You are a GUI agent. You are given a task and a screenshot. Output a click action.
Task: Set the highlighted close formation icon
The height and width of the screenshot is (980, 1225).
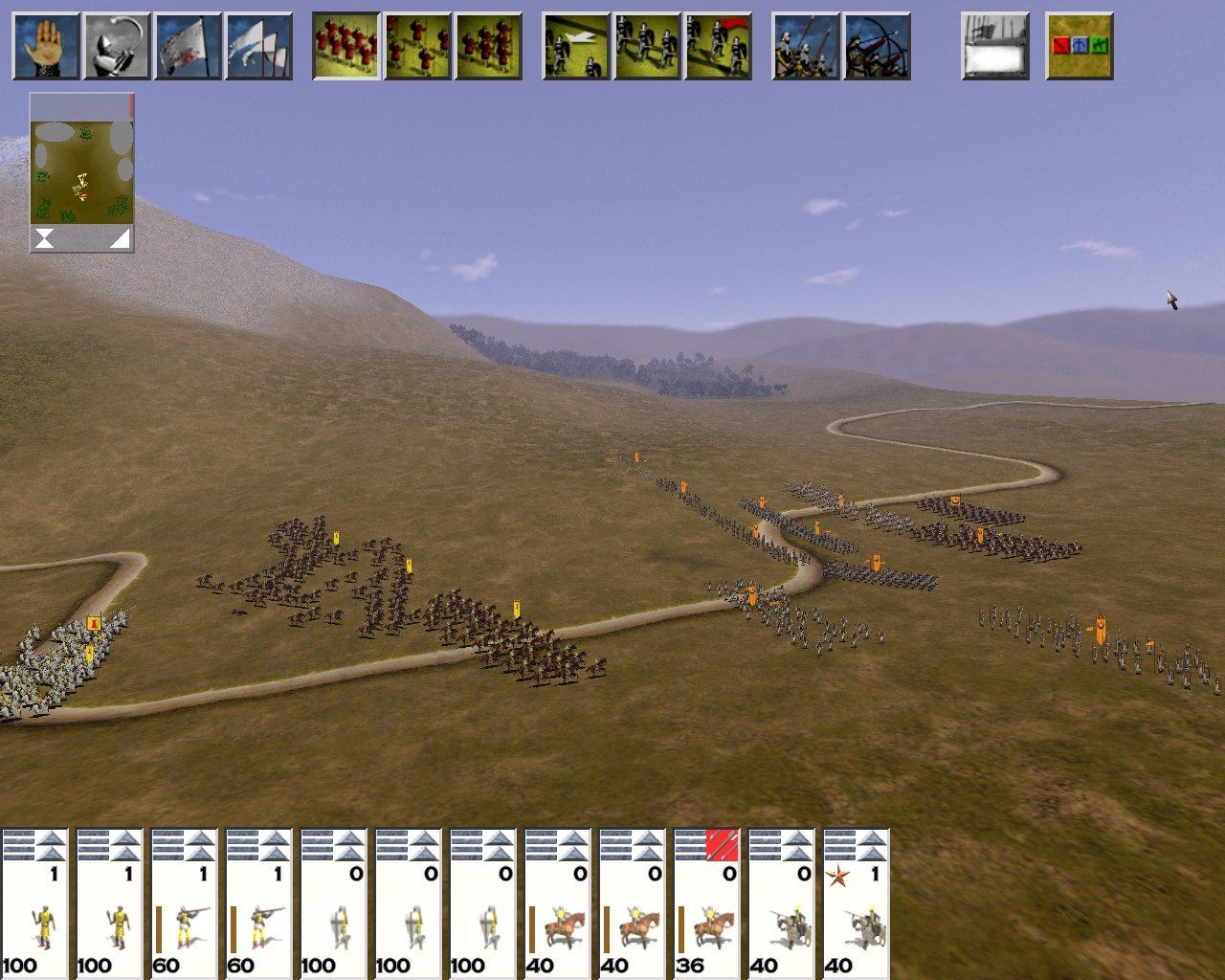pos(346,45)
